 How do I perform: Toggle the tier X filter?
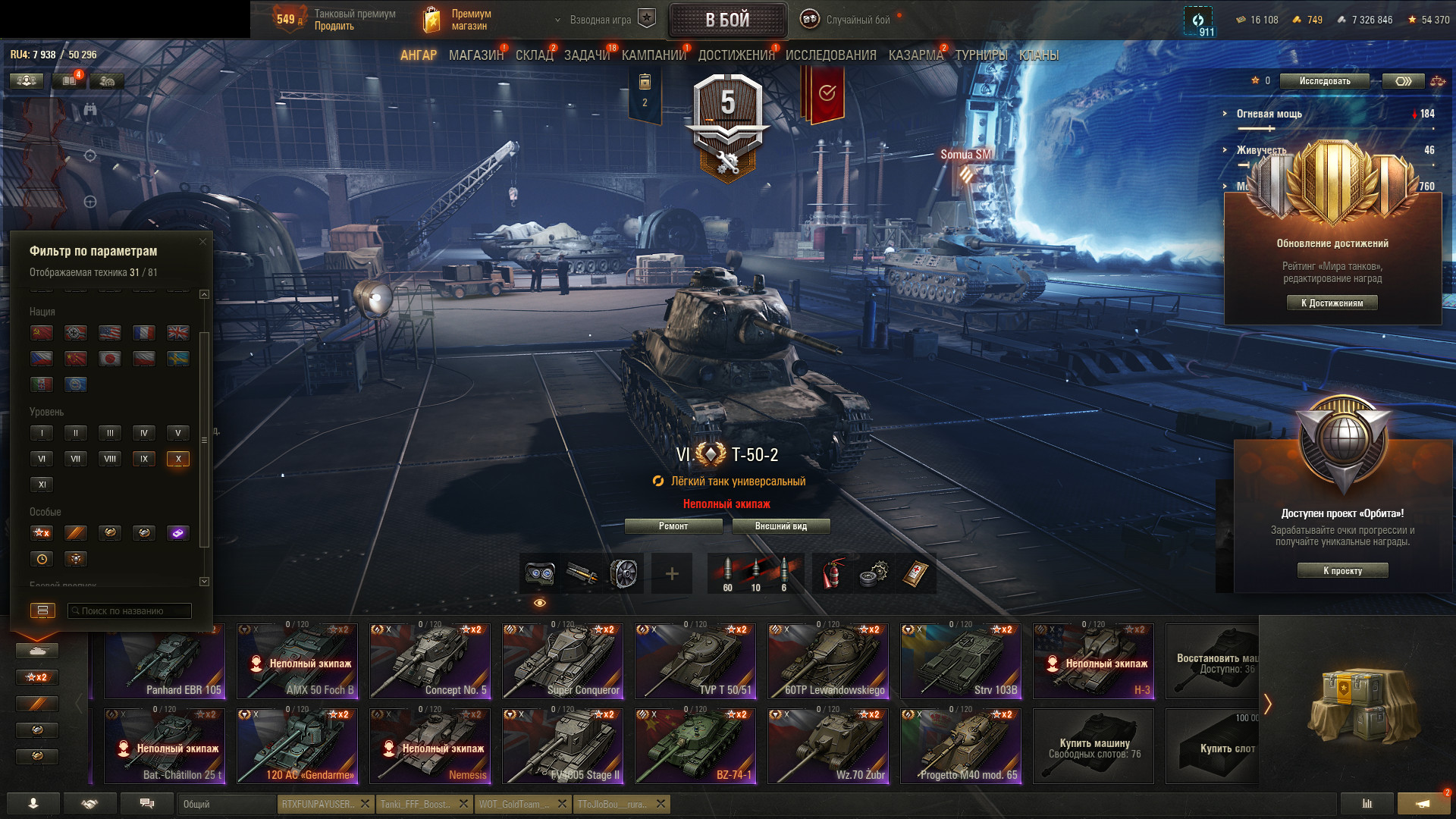pos(178,459)
